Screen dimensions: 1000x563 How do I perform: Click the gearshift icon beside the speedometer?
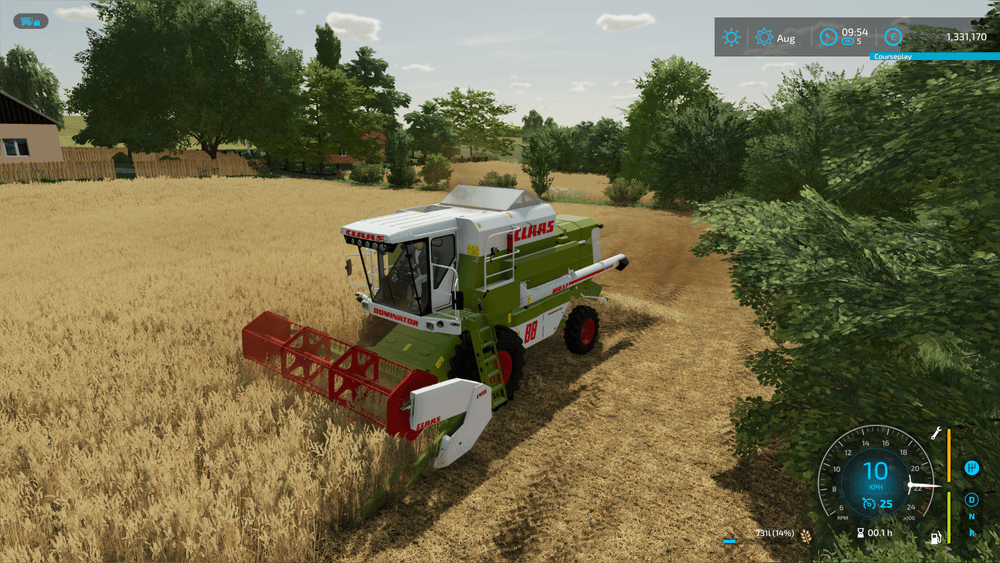(x=971, y=467)
